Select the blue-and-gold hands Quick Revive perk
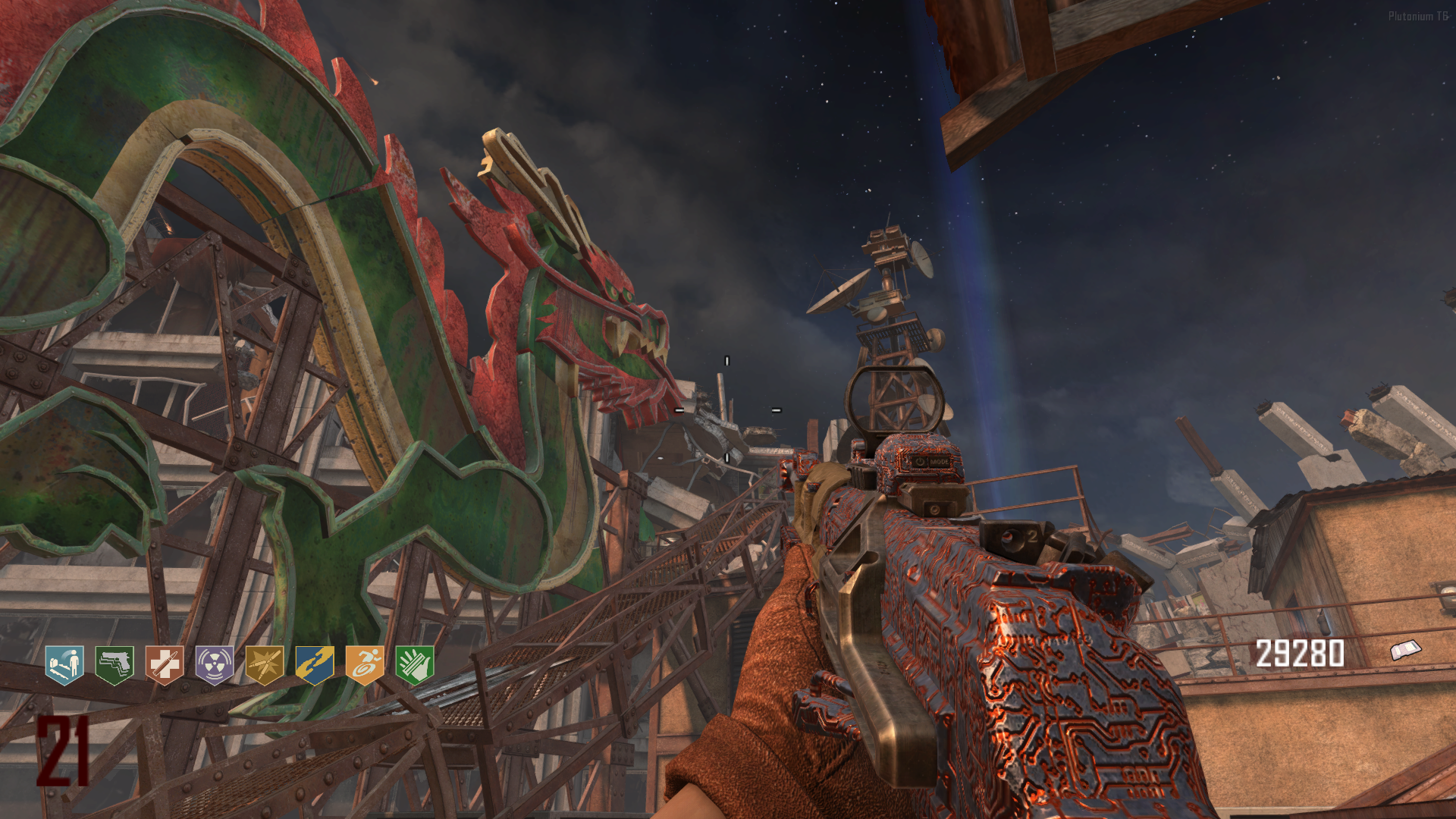Screen dimensions: 1456x819 tap(315, 665)
